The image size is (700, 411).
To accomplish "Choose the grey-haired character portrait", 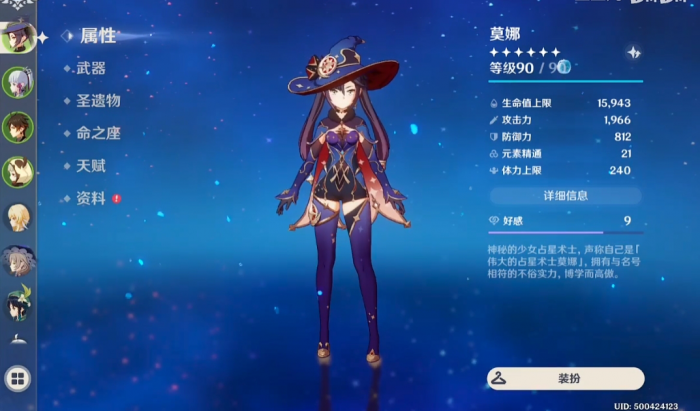I will 17,262.
